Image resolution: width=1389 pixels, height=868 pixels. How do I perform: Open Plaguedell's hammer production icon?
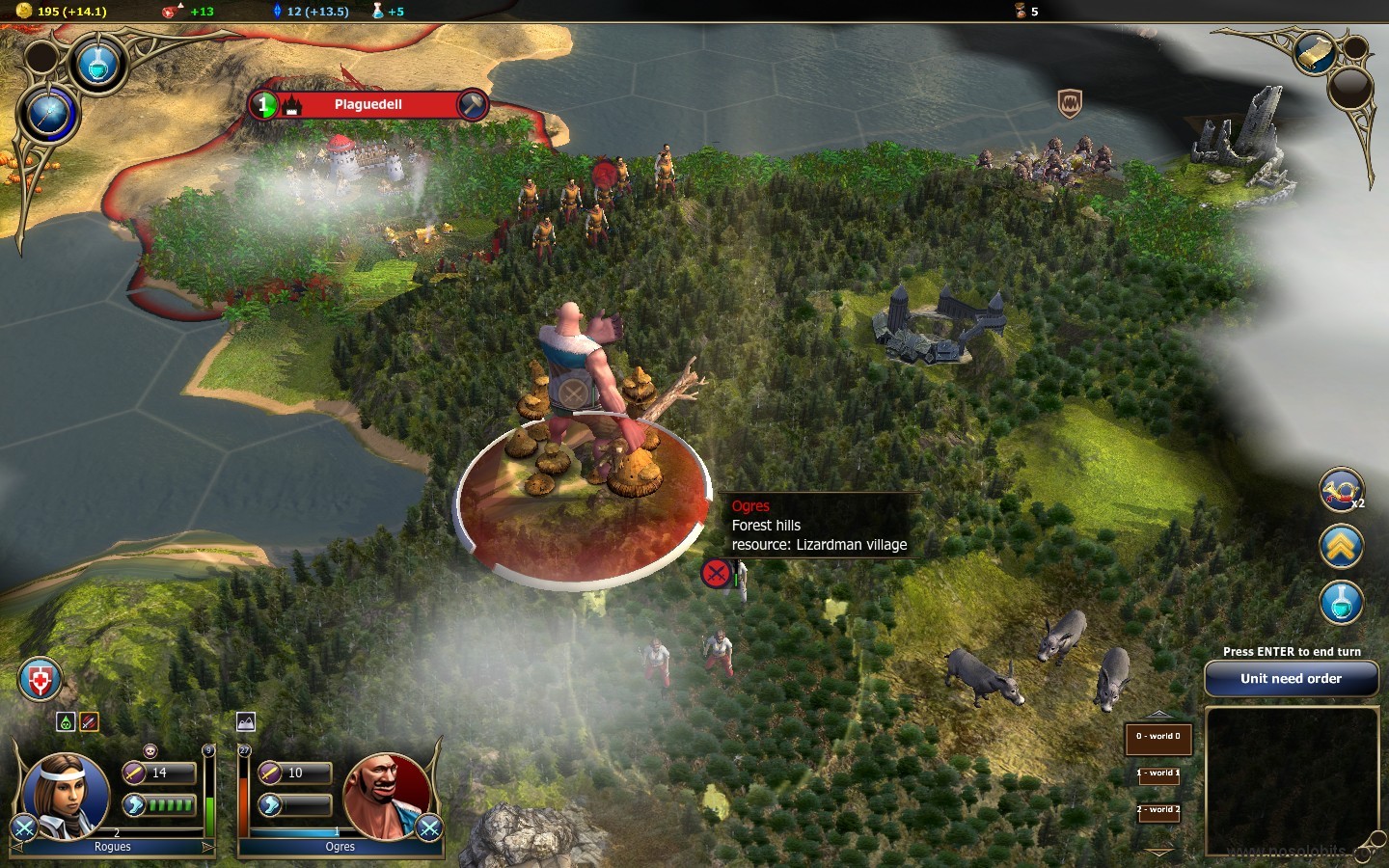click(472, 104)
